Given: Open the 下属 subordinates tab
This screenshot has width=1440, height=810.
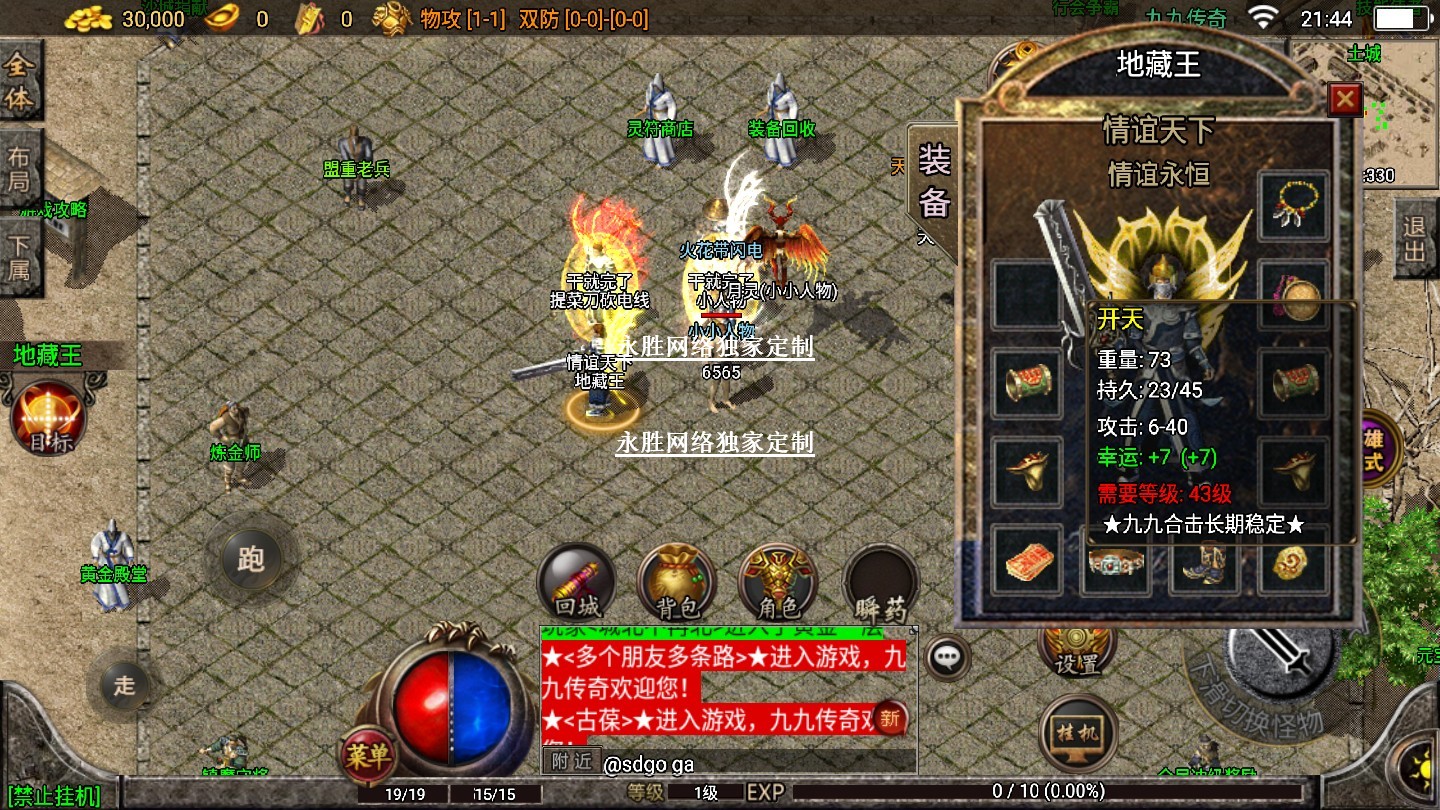Looking at the screenshot, I should coord(20,256).
